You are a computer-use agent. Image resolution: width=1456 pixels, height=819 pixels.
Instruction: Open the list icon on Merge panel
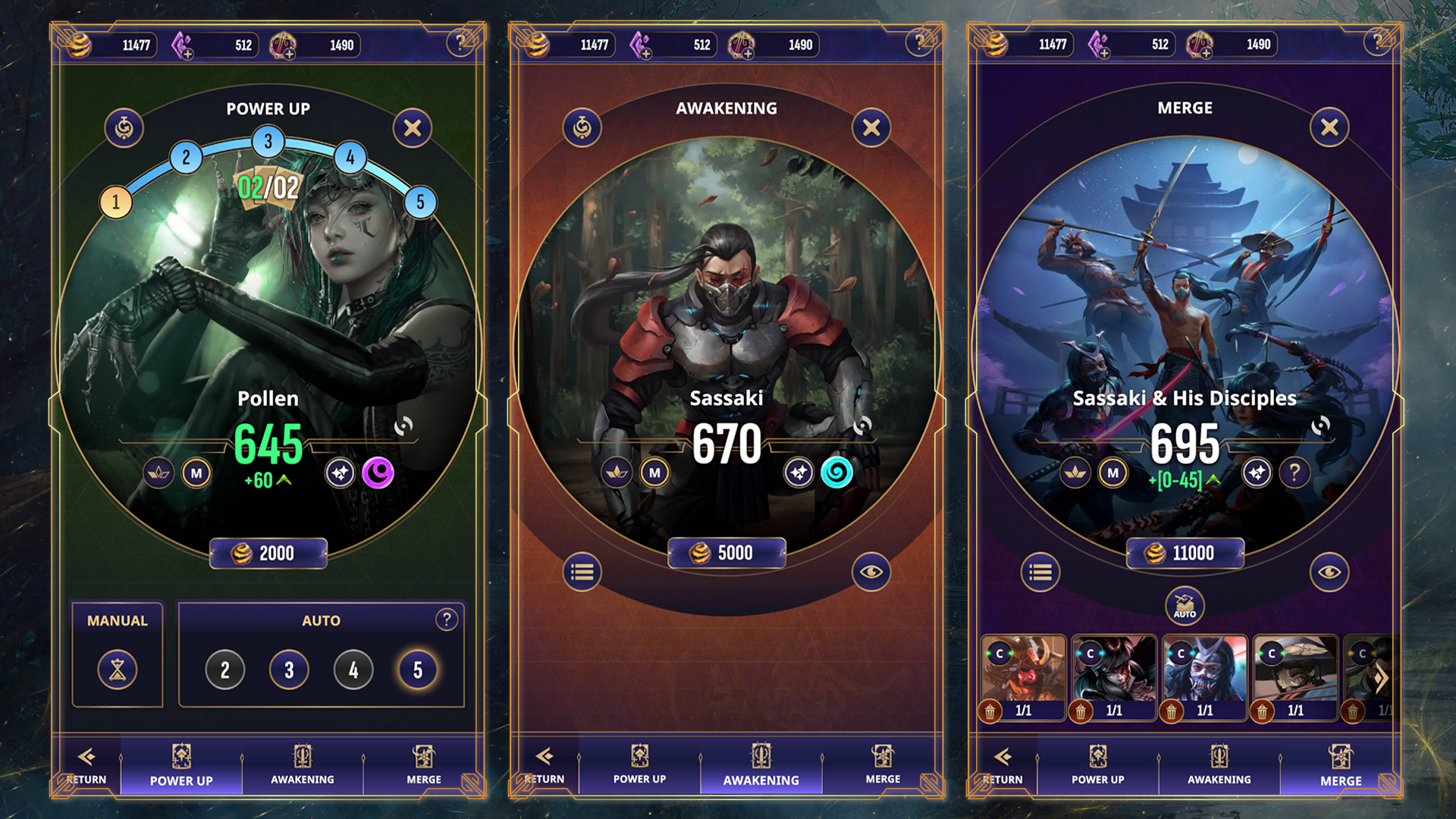(x=1040, y=572)
